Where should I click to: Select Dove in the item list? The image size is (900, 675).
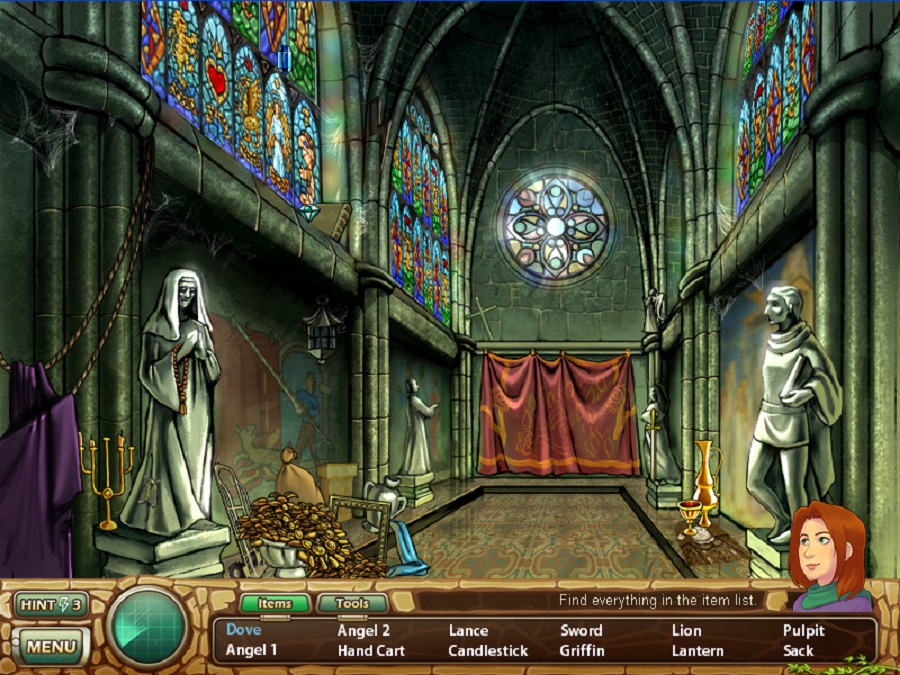(x=243, y=630)
